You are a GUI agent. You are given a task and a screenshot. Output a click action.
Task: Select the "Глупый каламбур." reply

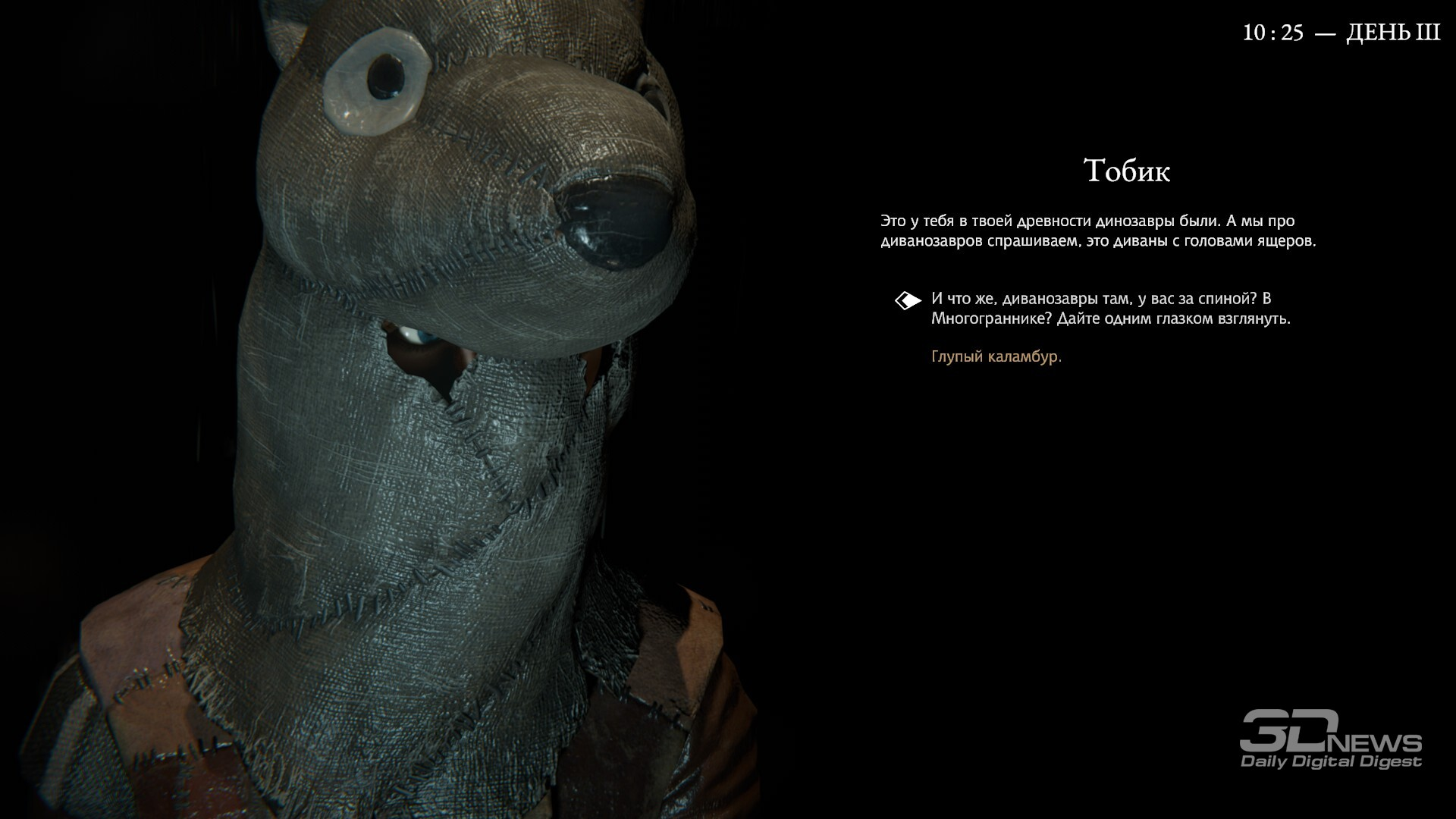click(996, 356)
